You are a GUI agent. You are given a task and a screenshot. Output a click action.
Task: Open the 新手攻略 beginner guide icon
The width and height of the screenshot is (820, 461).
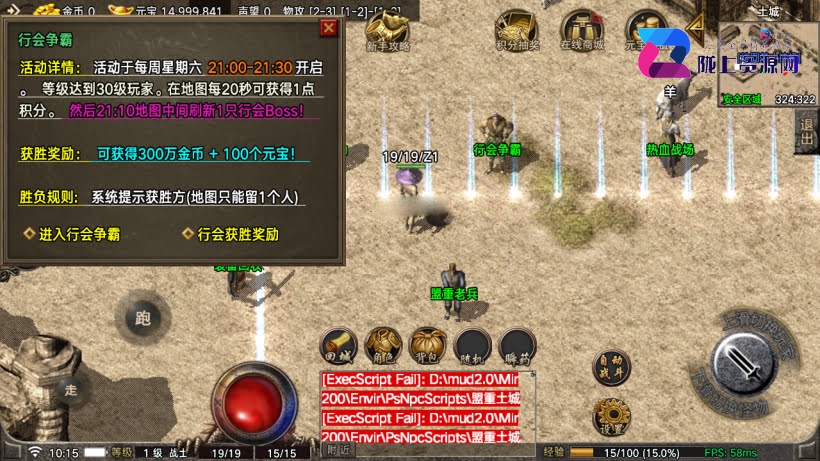(x=387, y=32)
